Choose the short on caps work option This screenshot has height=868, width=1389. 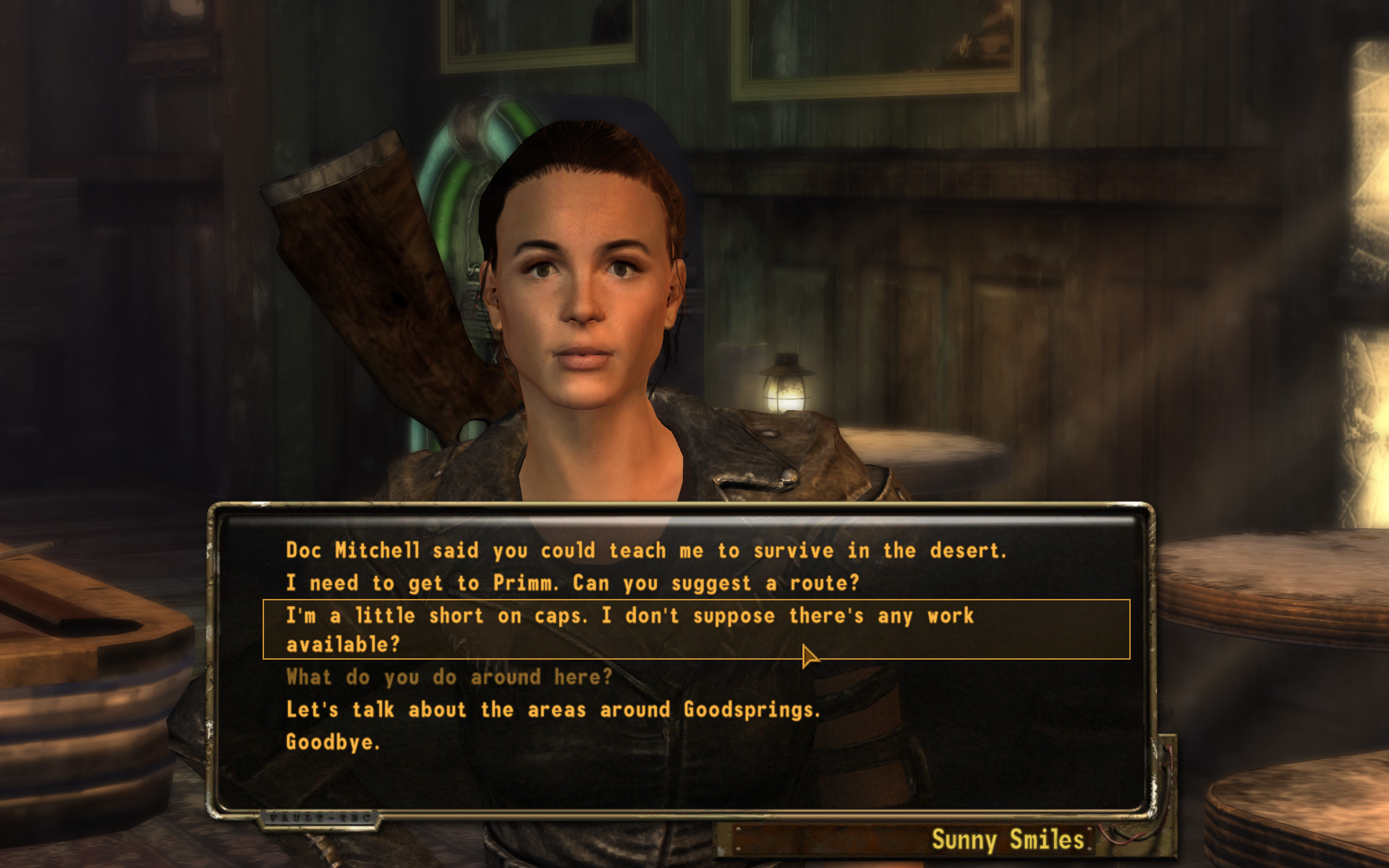629,629
